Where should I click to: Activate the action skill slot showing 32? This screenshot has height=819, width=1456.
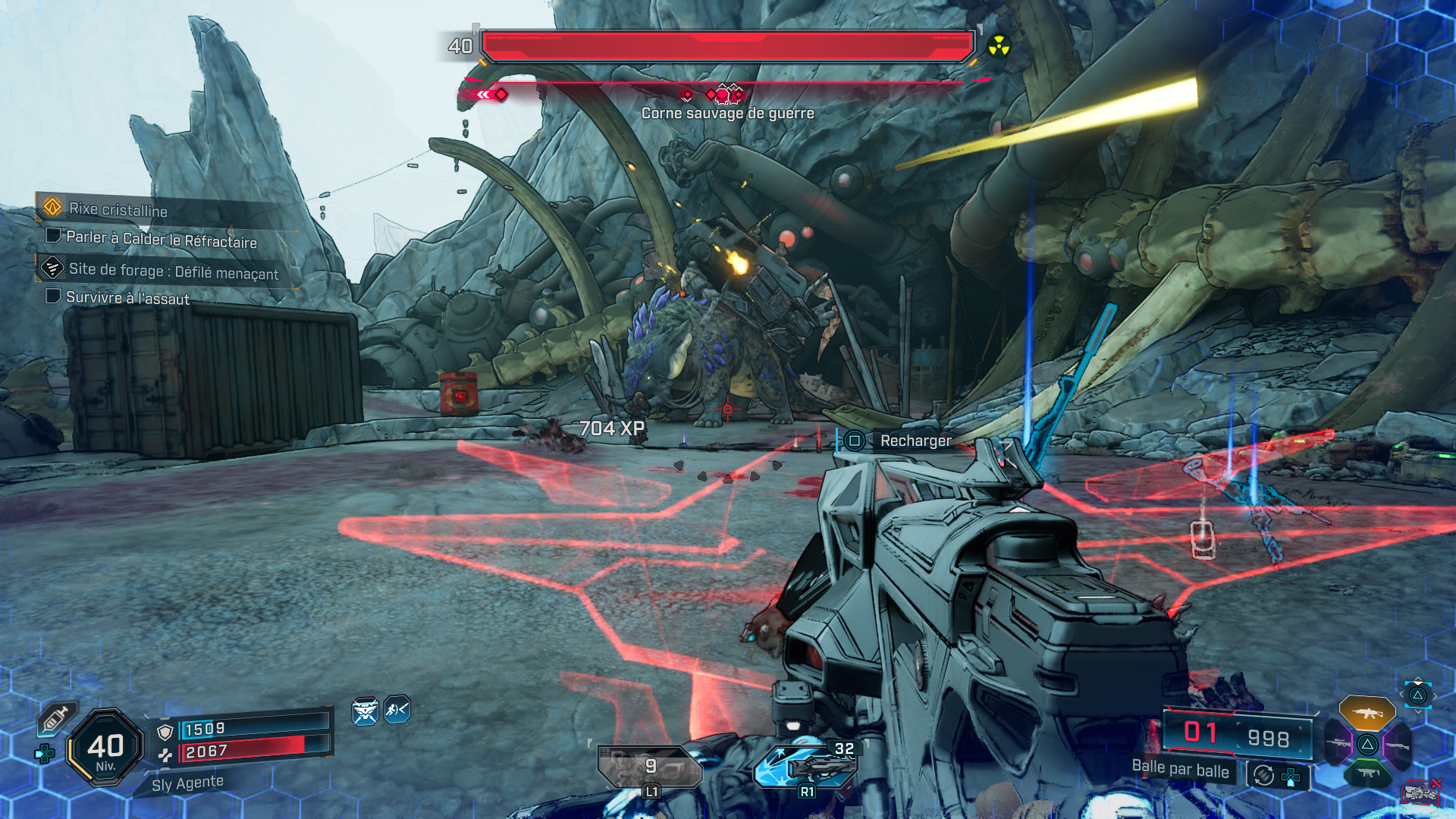[x=806, y=764]
